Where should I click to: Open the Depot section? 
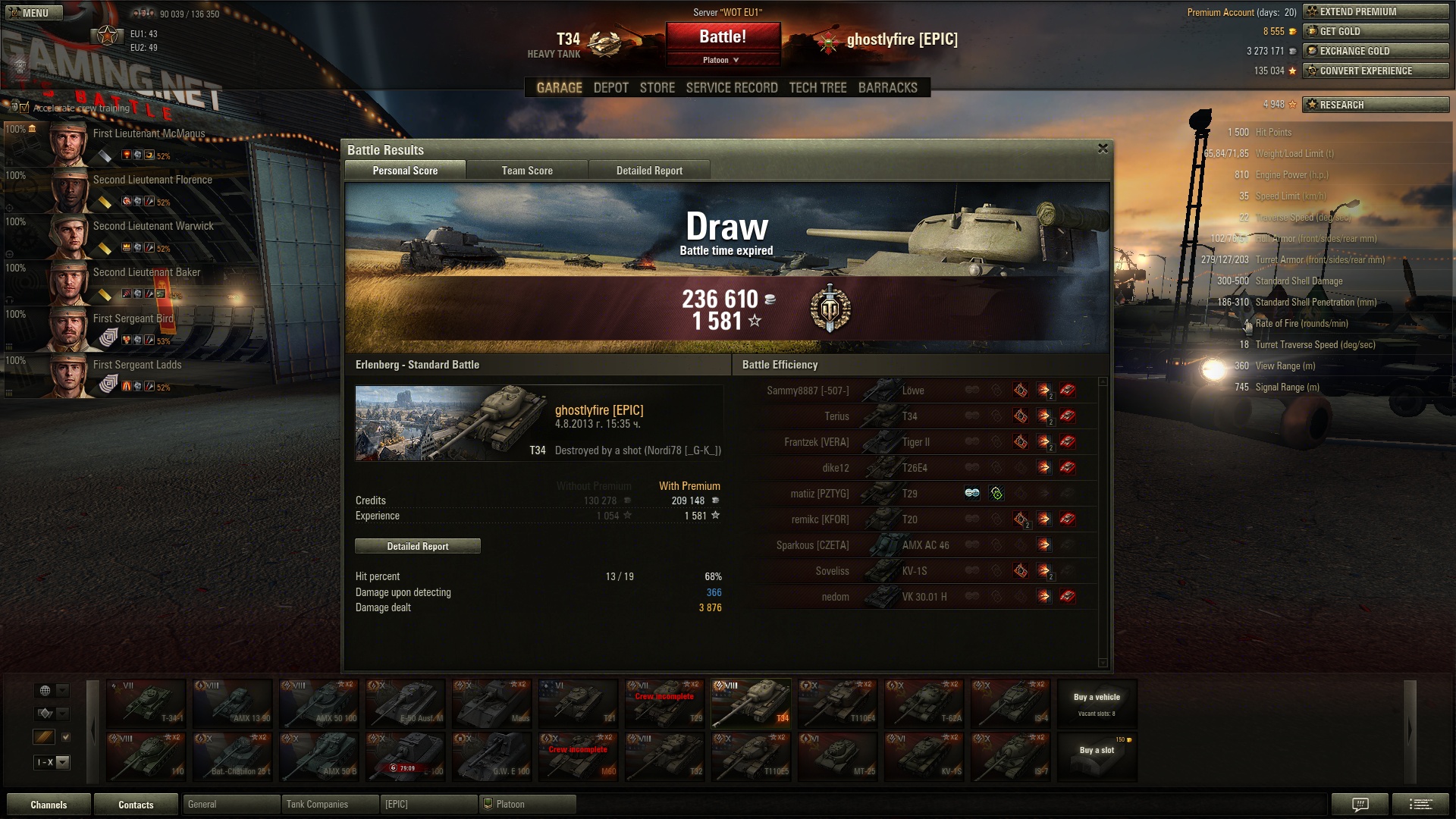[x=610, y=88]
